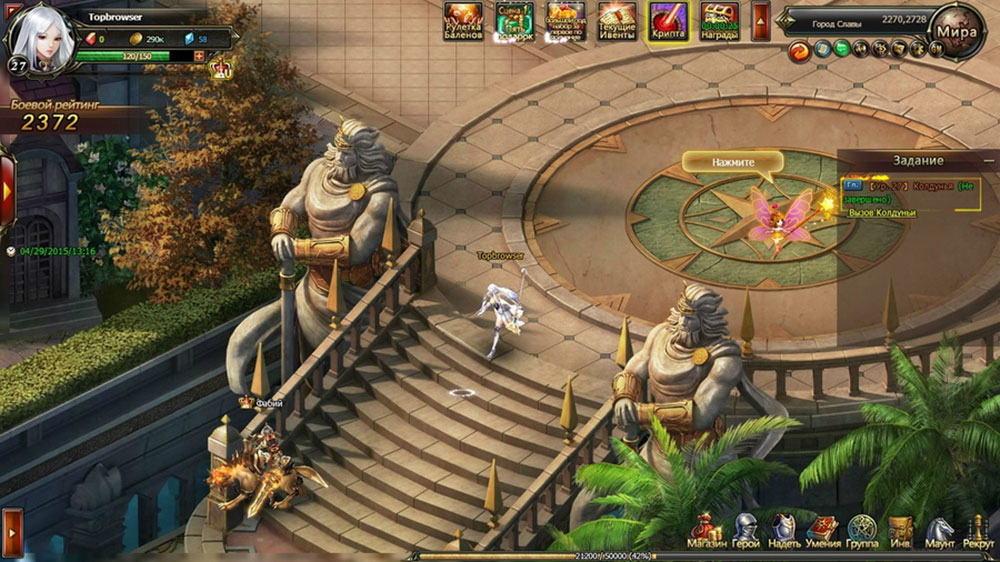Click the orange plus next to the stamina bar
This screenshot has width=1000, height=562.
[x=199, y=56]
